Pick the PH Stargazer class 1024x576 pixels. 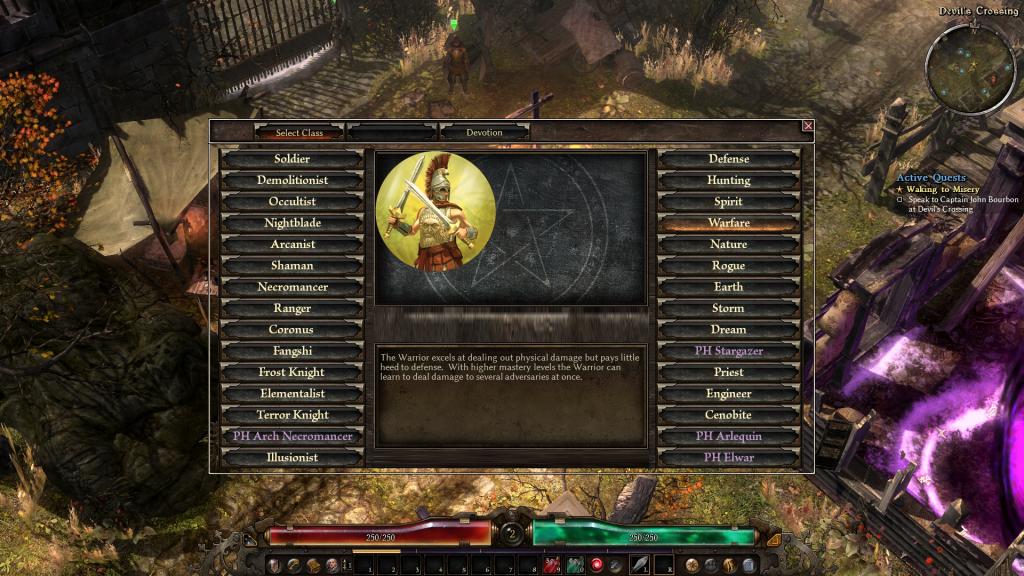728,351
